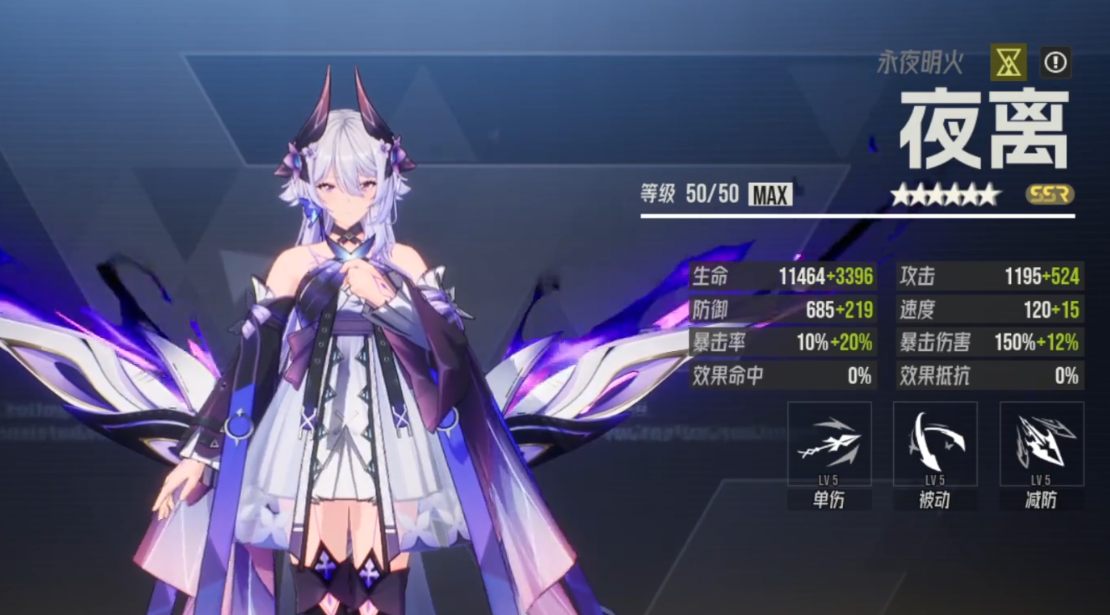The image size is (1110, 615).
Task: View the 减防 defense-down skill icon
Action: click(x=1041, y=444)
